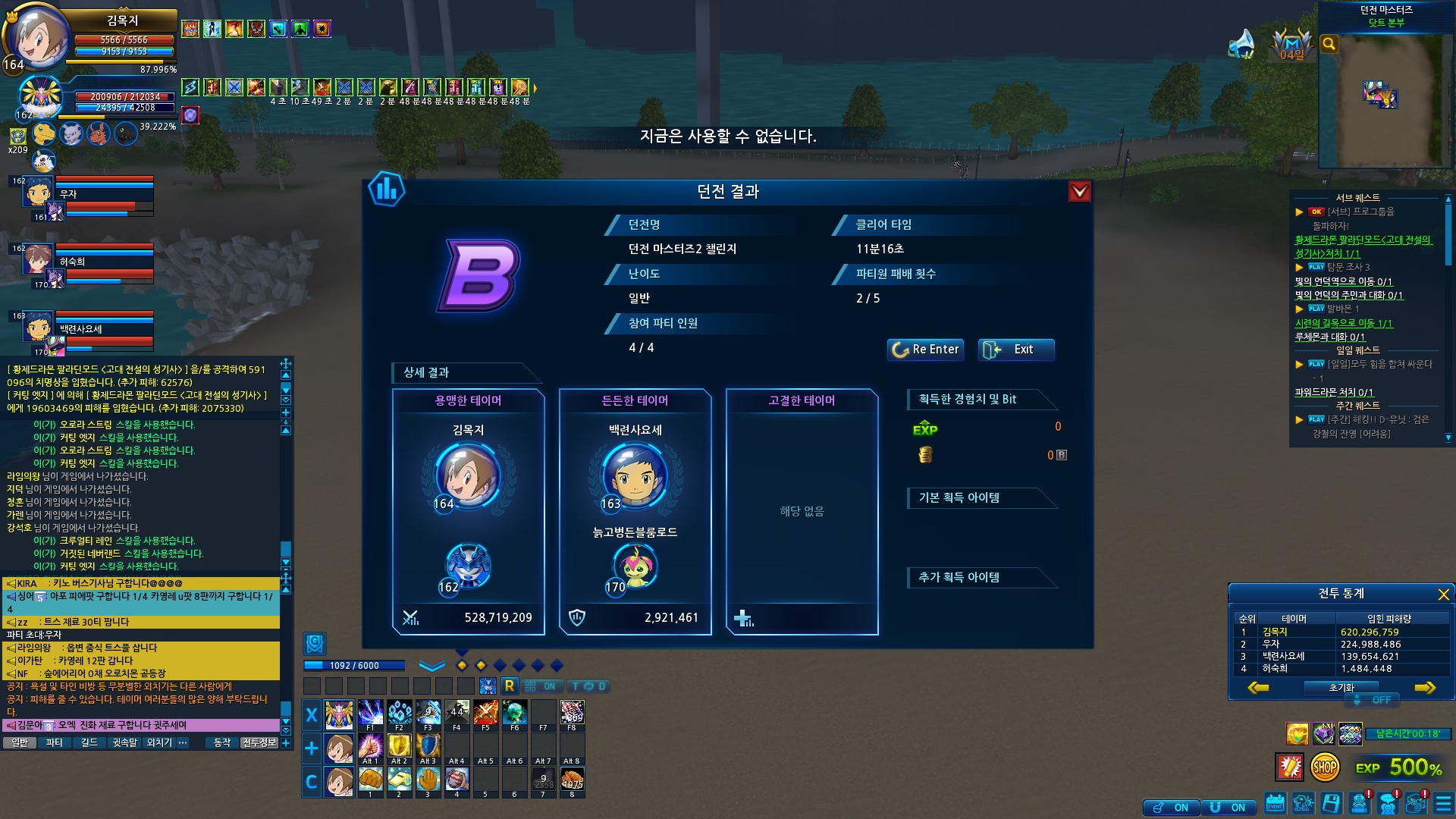The height and width of the screenshot is (819, 1456).
Task: Open the main hamburger menu
Action: coord(1443,803)
